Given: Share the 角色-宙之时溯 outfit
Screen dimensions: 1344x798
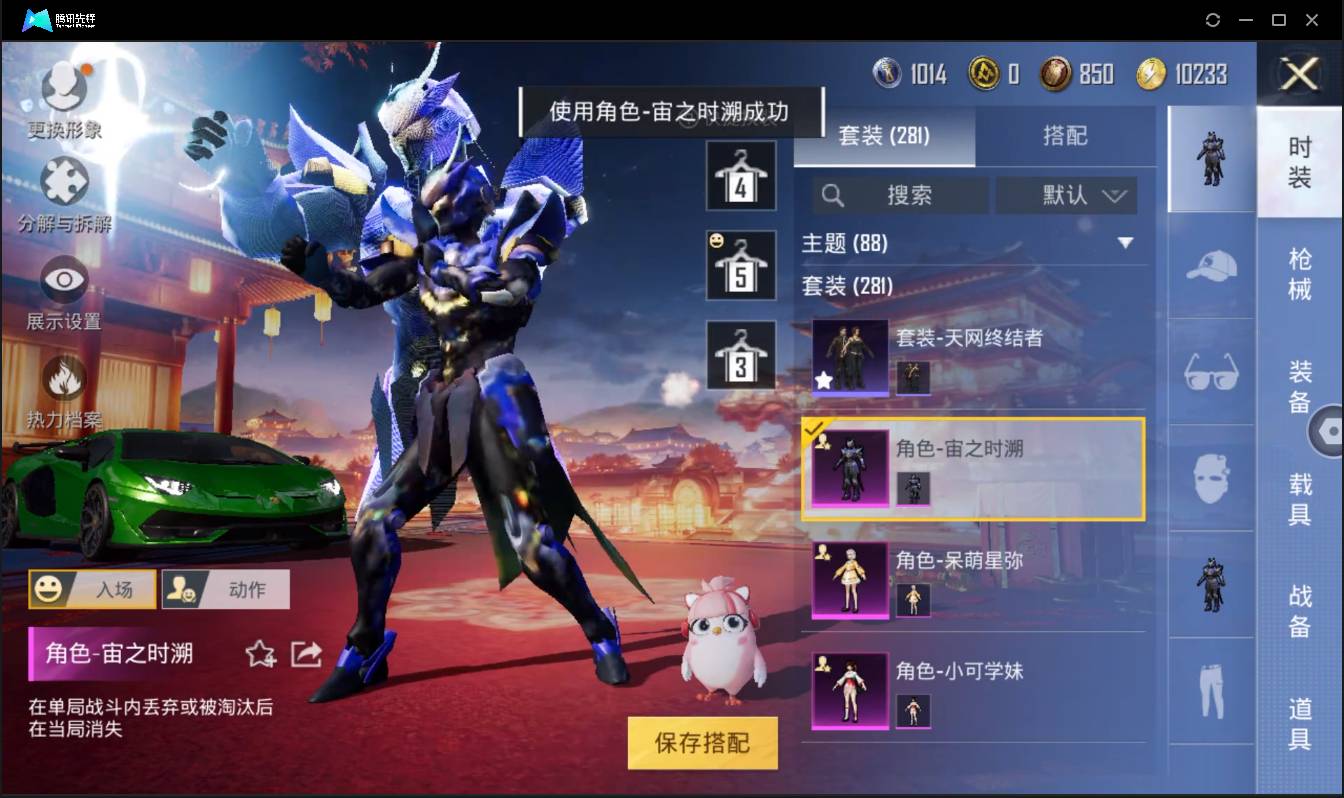Looking at the screenshot, I should (306, 654).
